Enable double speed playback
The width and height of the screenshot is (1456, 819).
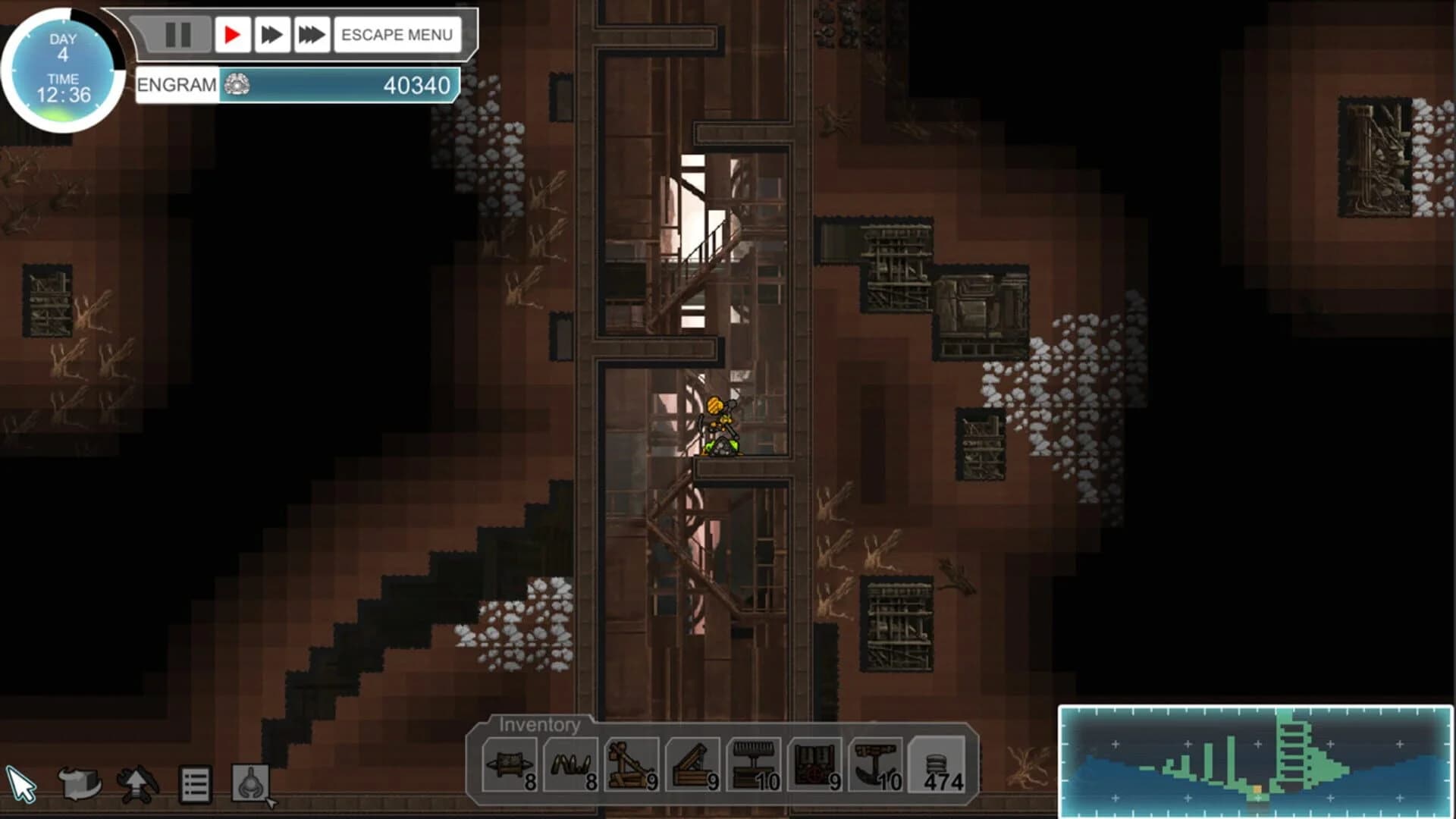point(271,33)
